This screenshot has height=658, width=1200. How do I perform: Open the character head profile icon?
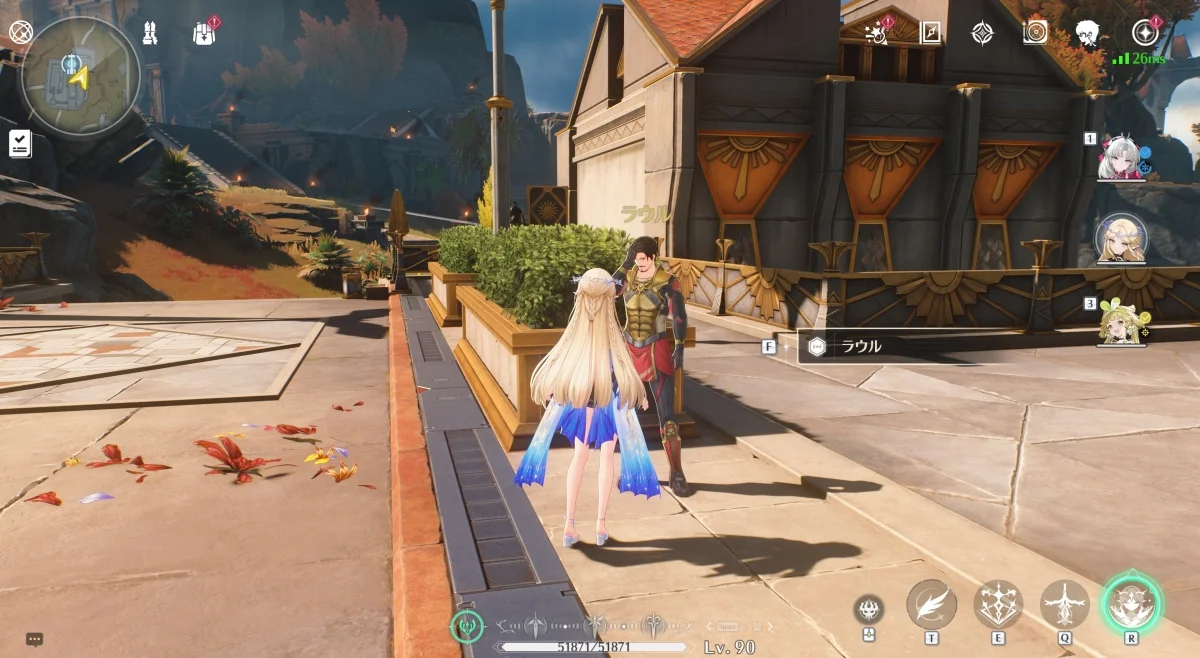(x=1088, y=33)
